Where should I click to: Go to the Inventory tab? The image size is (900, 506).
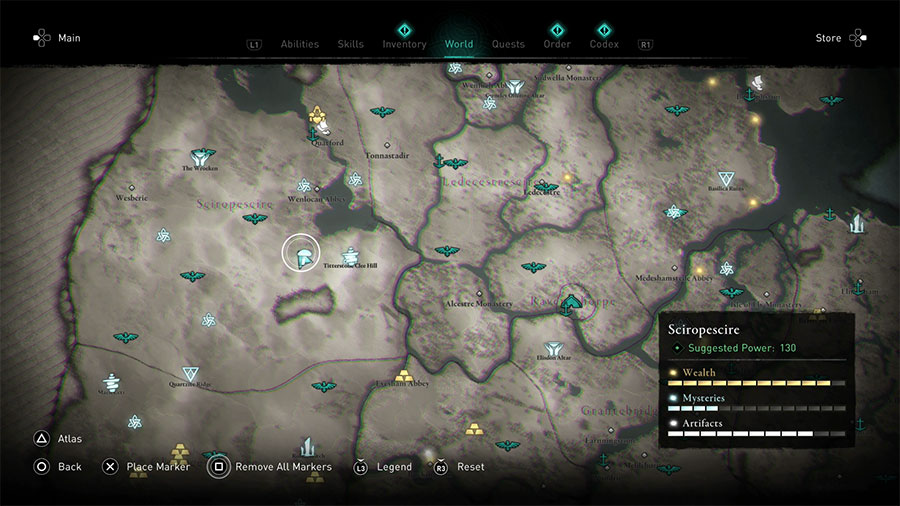click(404, 44)
